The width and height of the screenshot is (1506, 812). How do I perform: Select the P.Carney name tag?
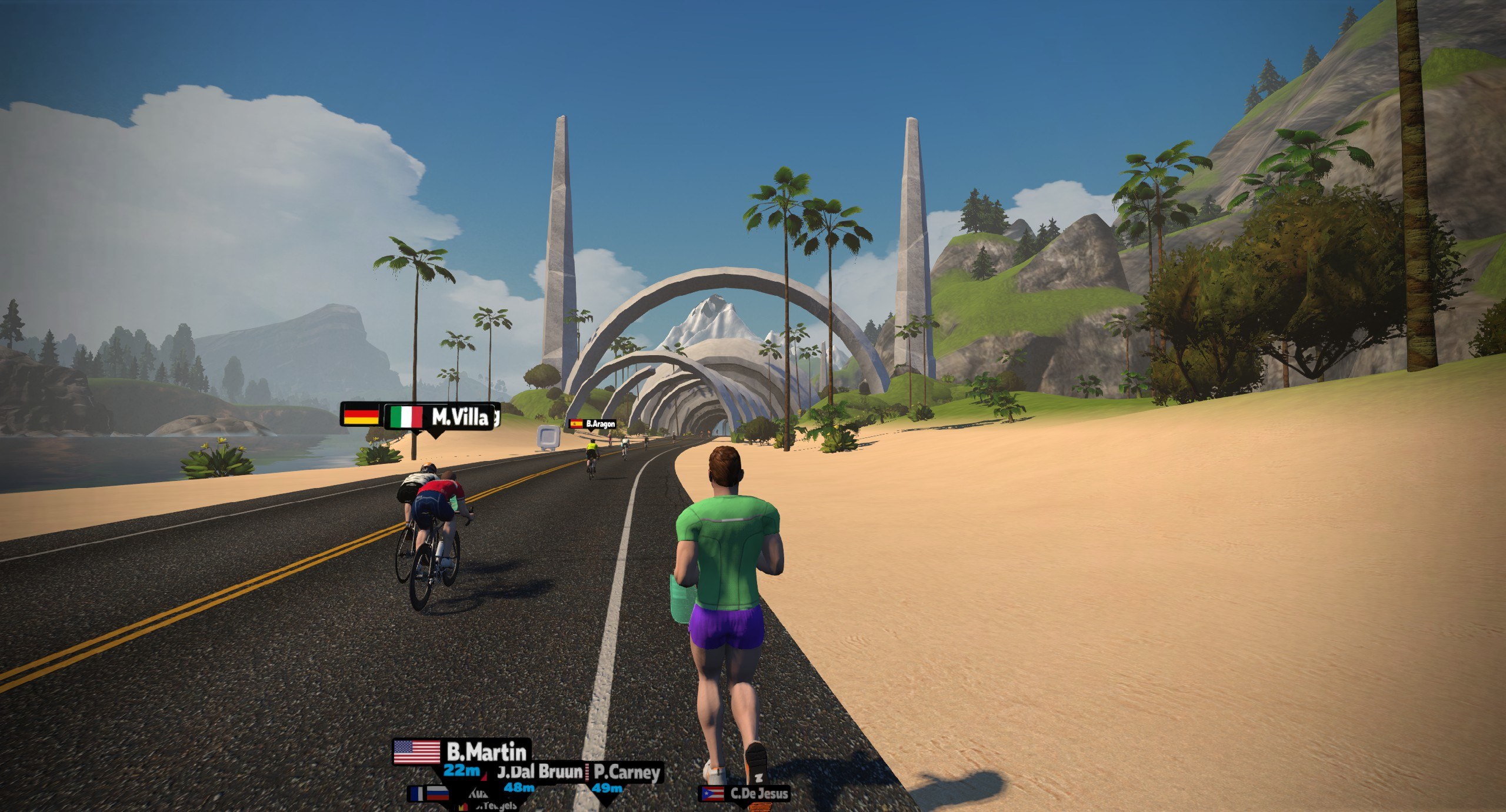click(625, 772)
